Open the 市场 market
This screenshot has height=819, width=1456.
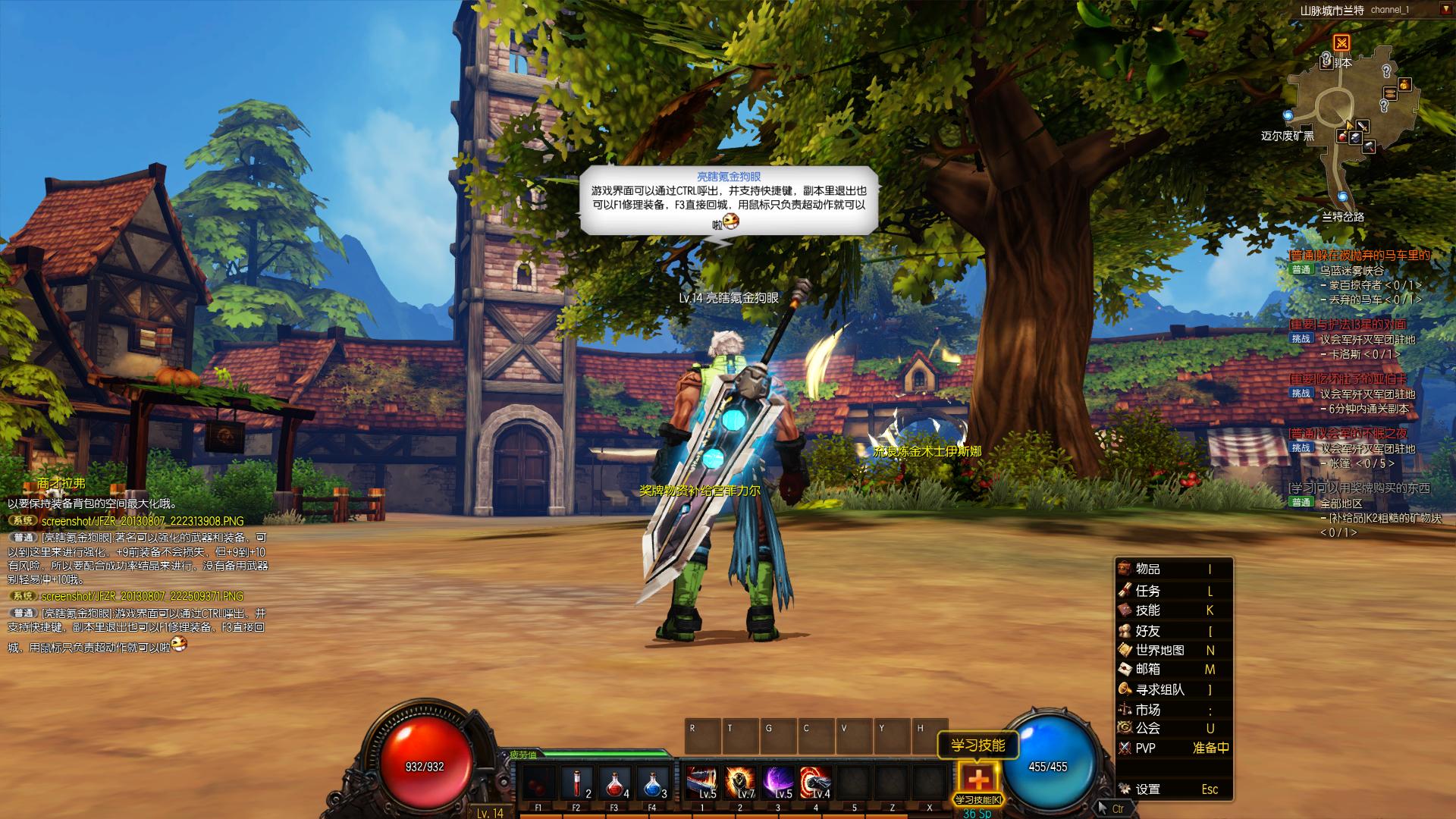click(x=1147, y=710)
